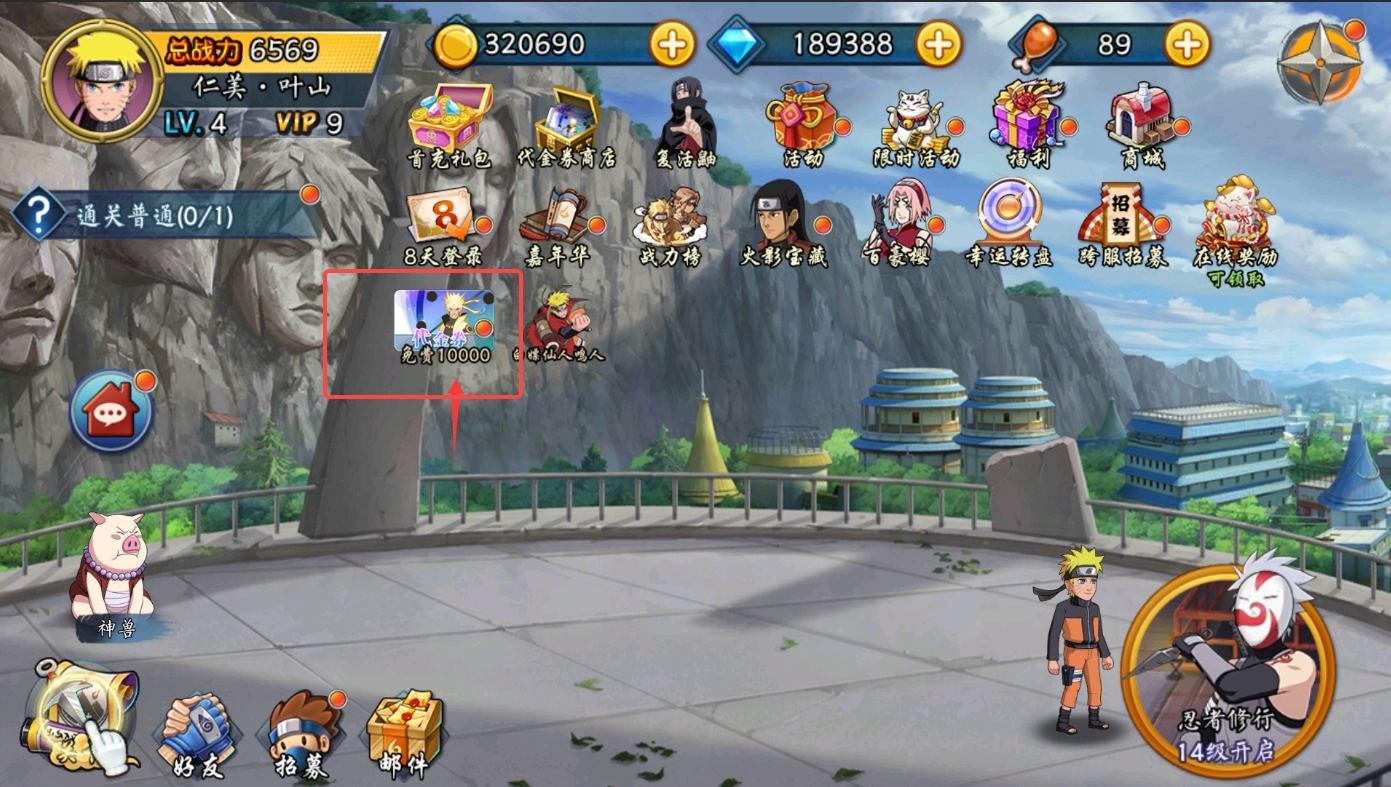1391x787 pixels.
Task: Add diamonds with the plus button
Action: click(x=938, y=44)
